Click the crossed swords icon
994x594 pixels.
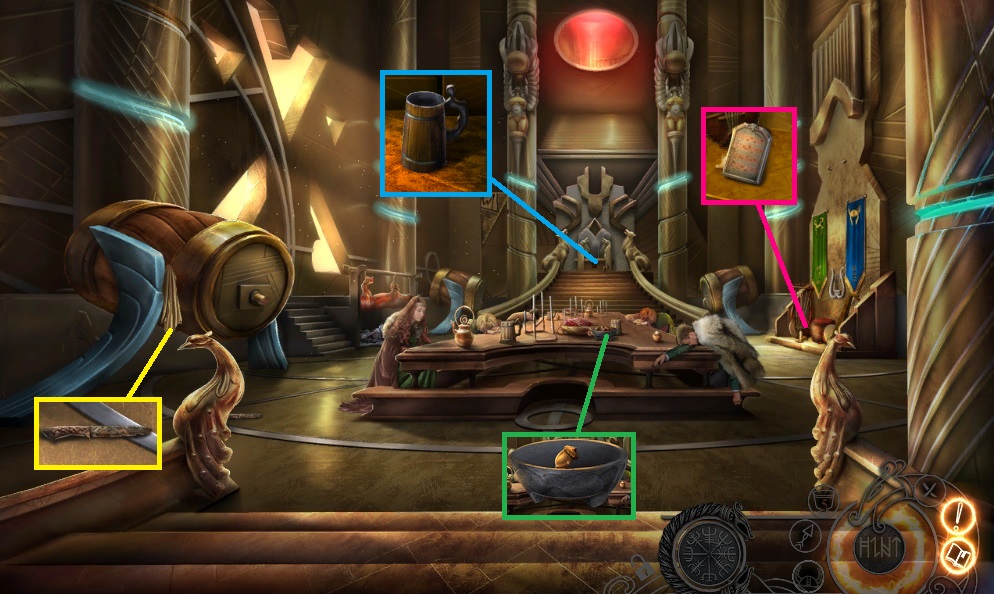(930, 490)
